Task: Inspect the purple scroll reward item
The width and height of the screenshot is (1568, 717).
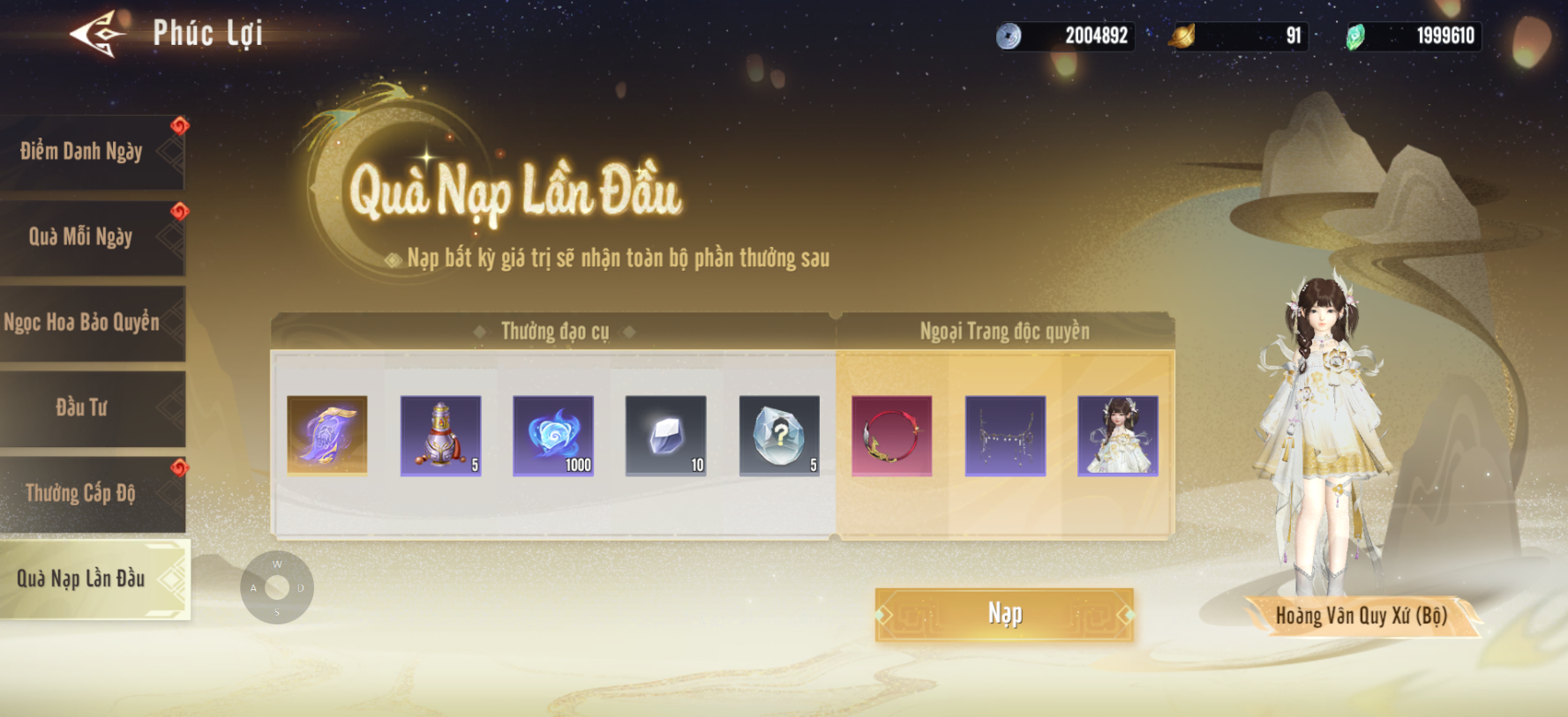Action: click(x=327, y=436)
